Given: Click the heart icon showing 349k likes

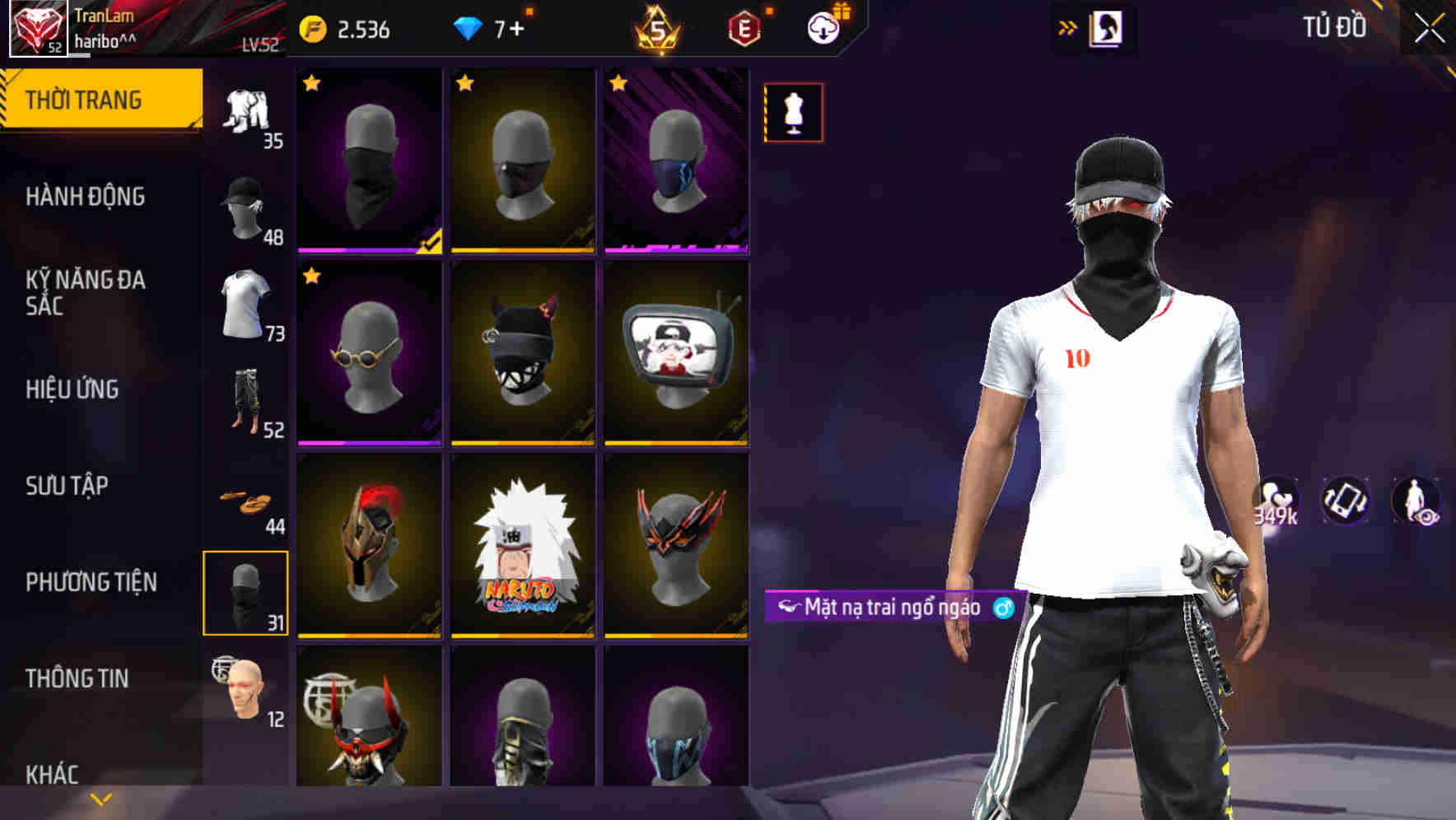Looking at the screenshot, I should 1278,497.
